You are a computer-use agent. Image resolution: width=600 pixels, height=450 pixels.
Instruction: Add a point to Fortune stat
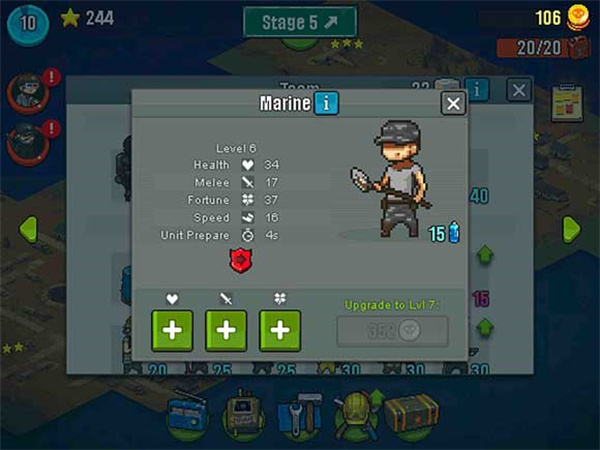[280, 330]
